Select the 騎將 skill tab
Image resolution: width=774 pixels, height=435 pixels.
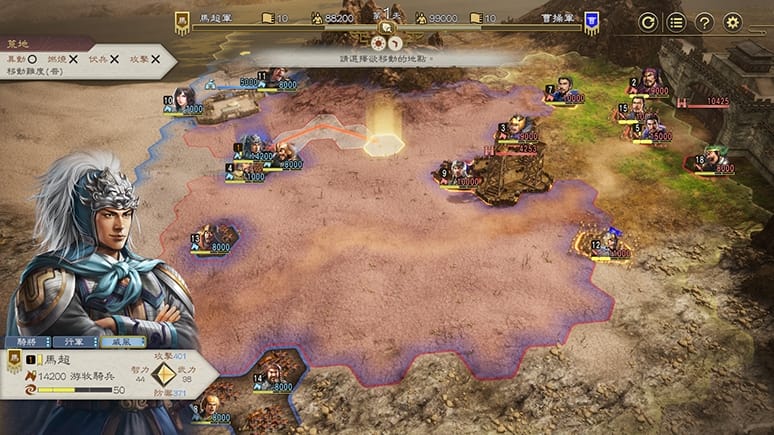click(x=28, y=342)
